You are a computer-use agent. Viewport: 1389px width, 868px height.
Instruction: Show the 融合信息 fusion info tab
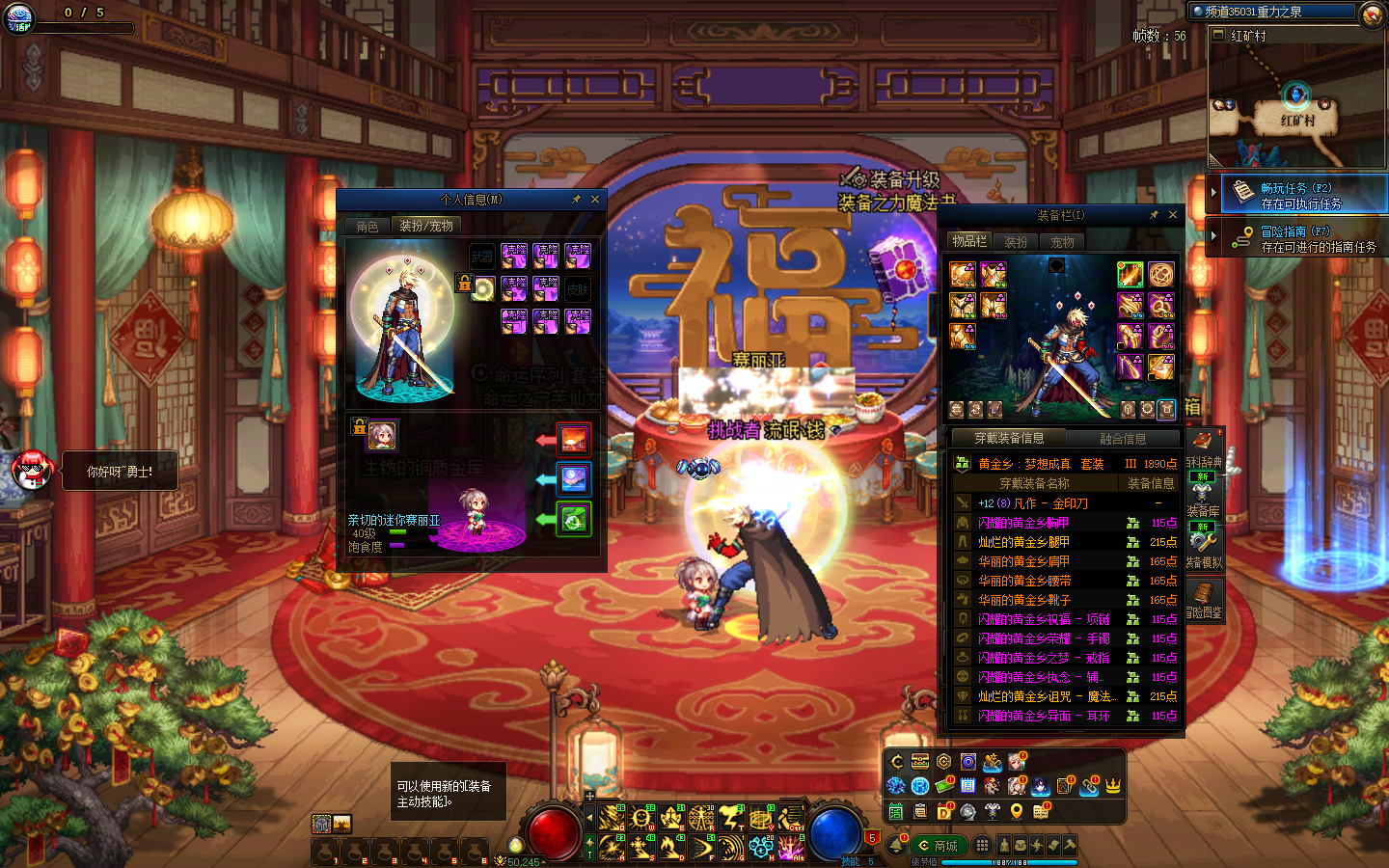tap(1123, 439)
